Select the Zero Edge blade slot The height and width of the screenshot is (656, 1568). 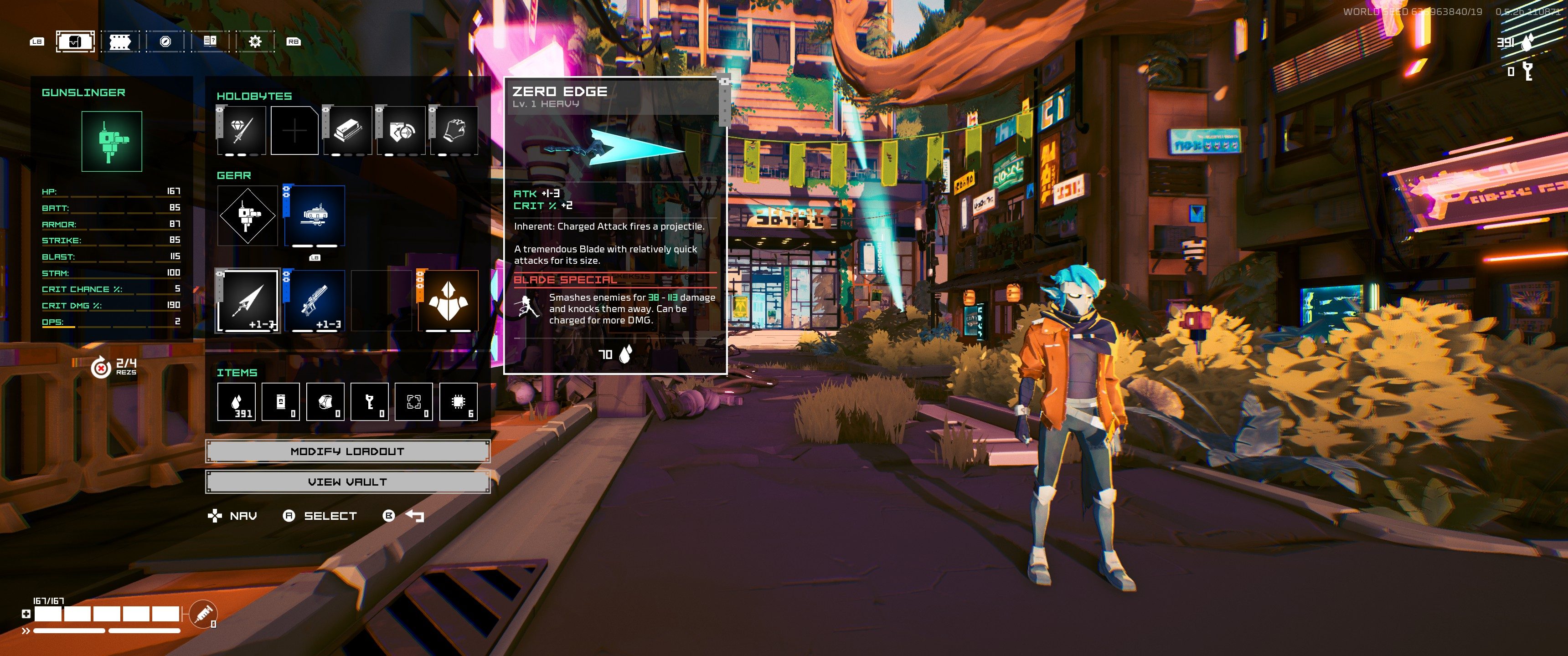(248, 301)
